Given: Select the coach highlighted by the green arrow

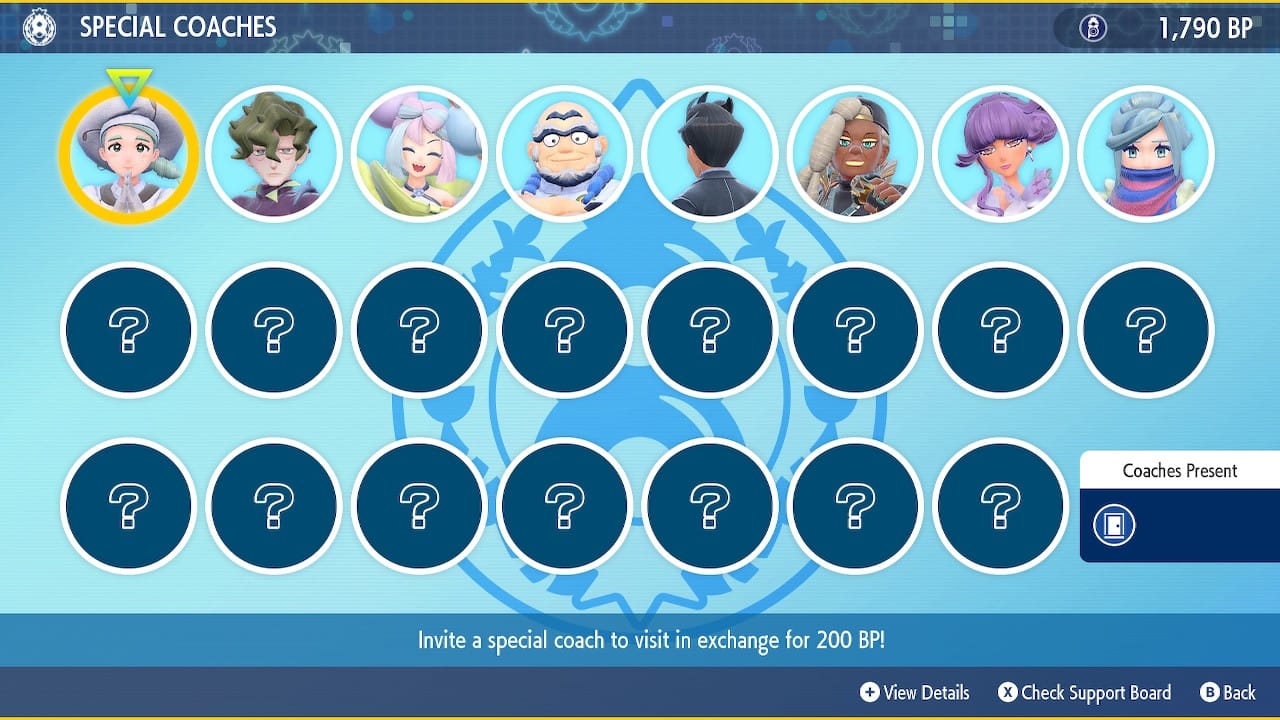Looking at the screenshot, I should pos(127,153).
